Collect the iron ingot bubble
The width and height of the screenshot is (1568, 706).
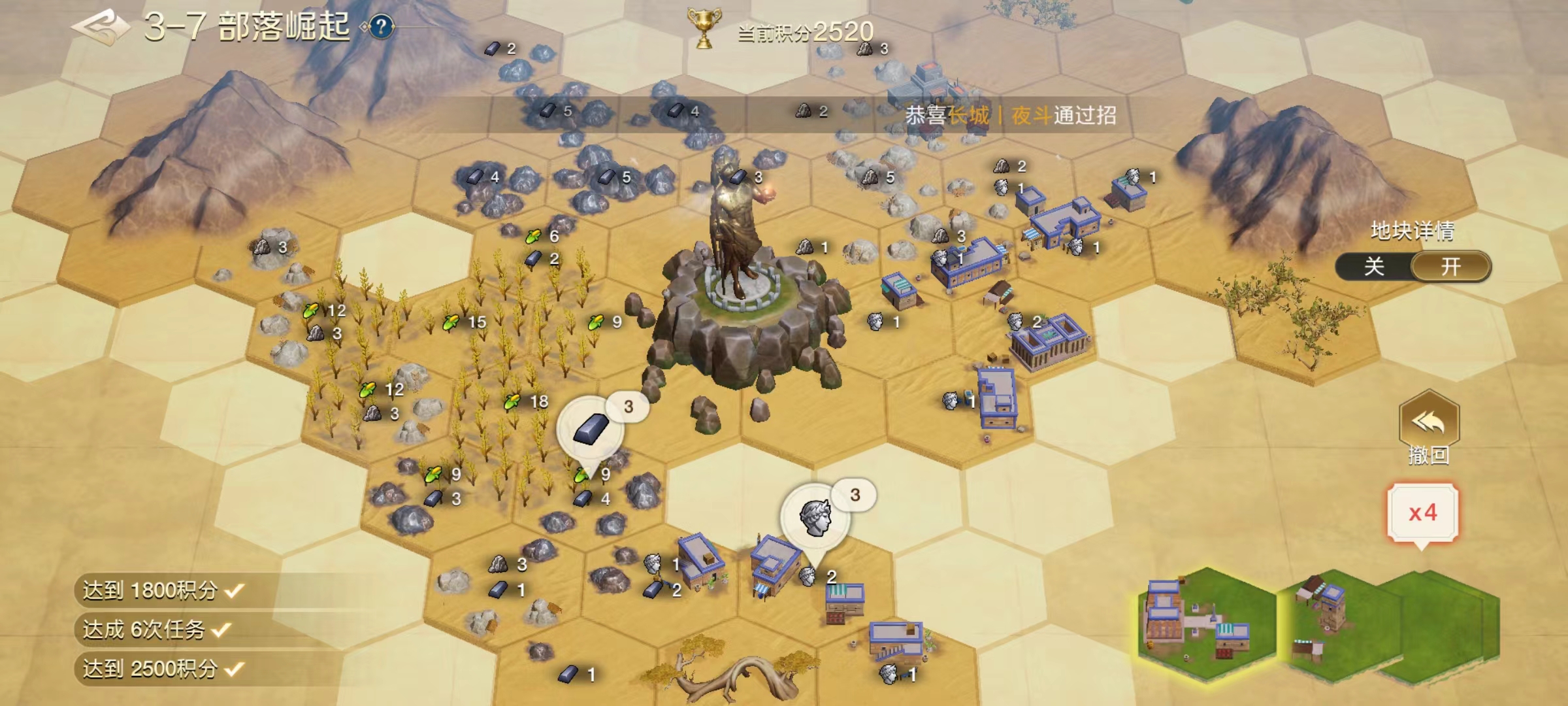591,429
